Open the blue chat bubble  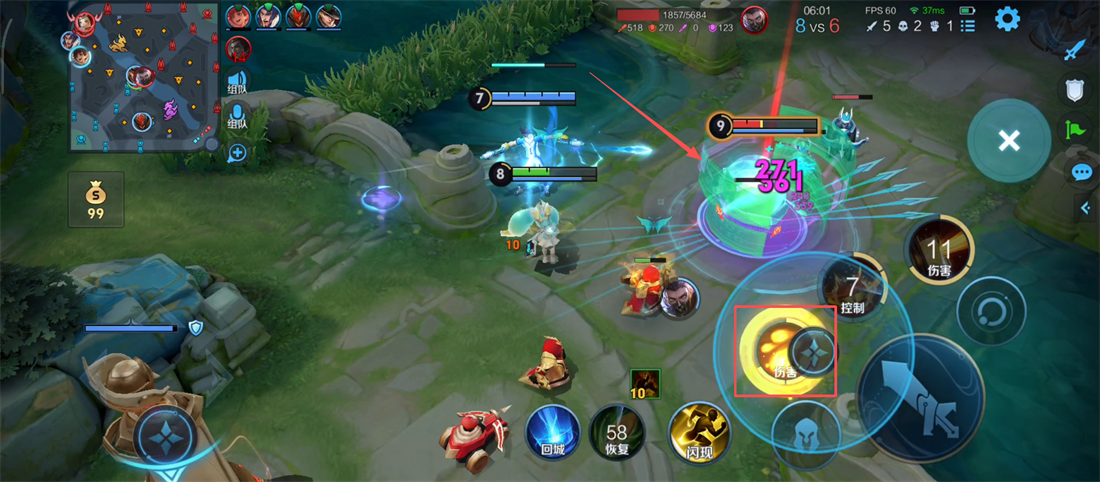[1081, 172]
